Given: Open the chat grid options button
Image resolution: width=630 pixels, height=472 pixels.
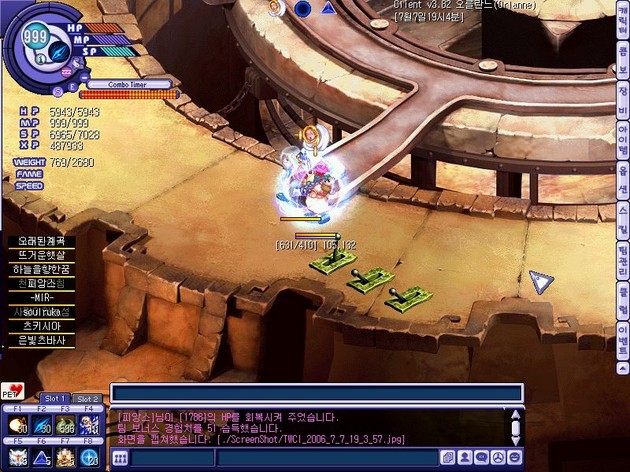Looking at the screenshot, I should pyautogui.click(x=120, y=458).
